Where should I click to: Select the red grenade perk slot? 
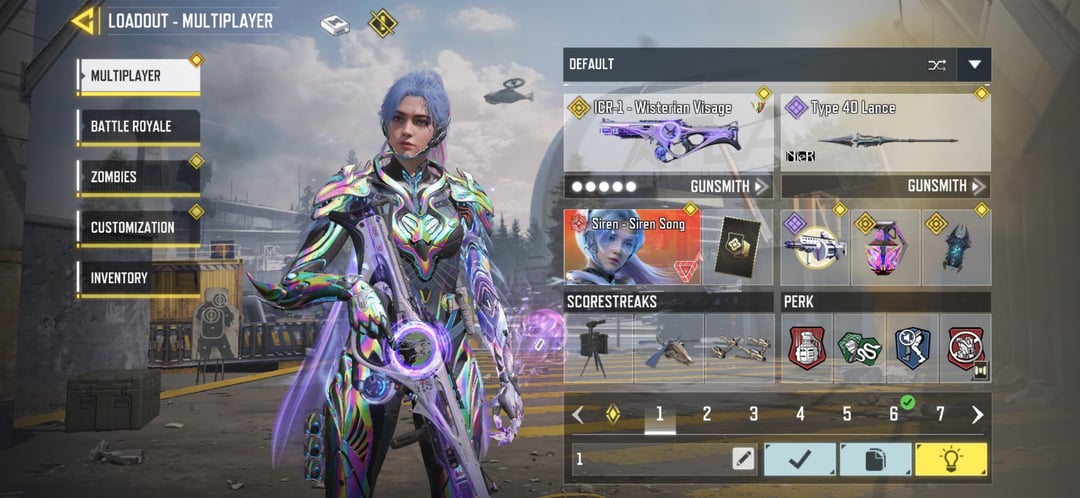point(807,348)
